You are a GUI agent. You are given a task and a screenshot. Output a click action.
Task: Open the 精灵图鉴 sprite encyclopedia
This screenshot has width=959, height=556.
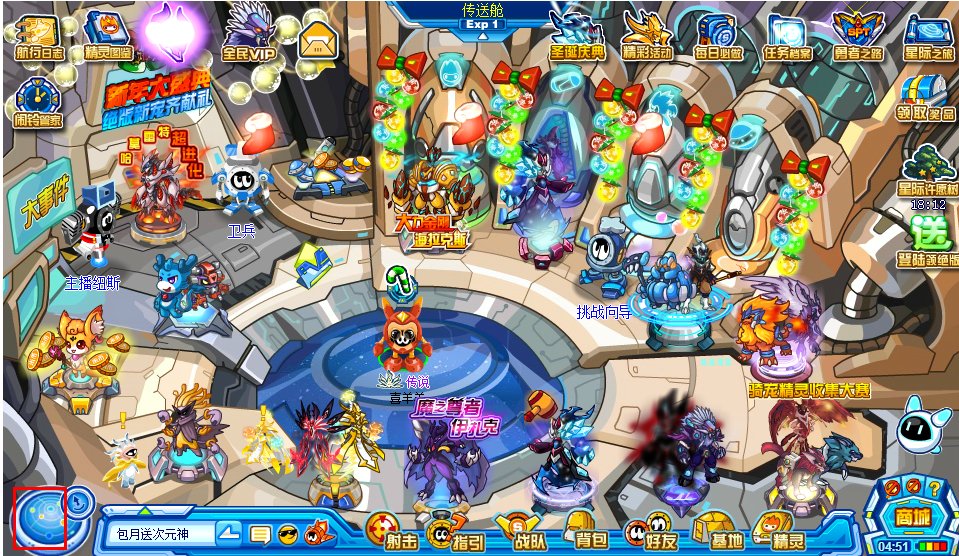[x=108, y=33]
